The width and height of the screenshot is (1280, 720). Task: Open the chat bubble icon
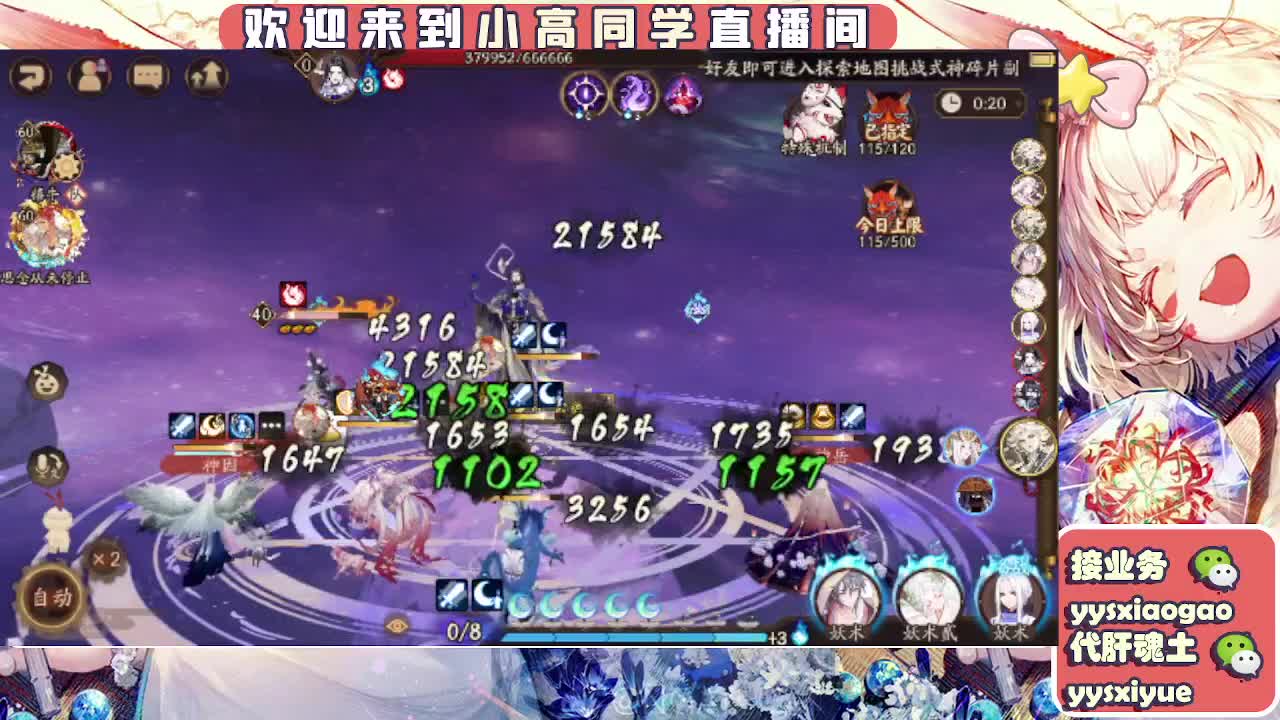pos(148,73)
